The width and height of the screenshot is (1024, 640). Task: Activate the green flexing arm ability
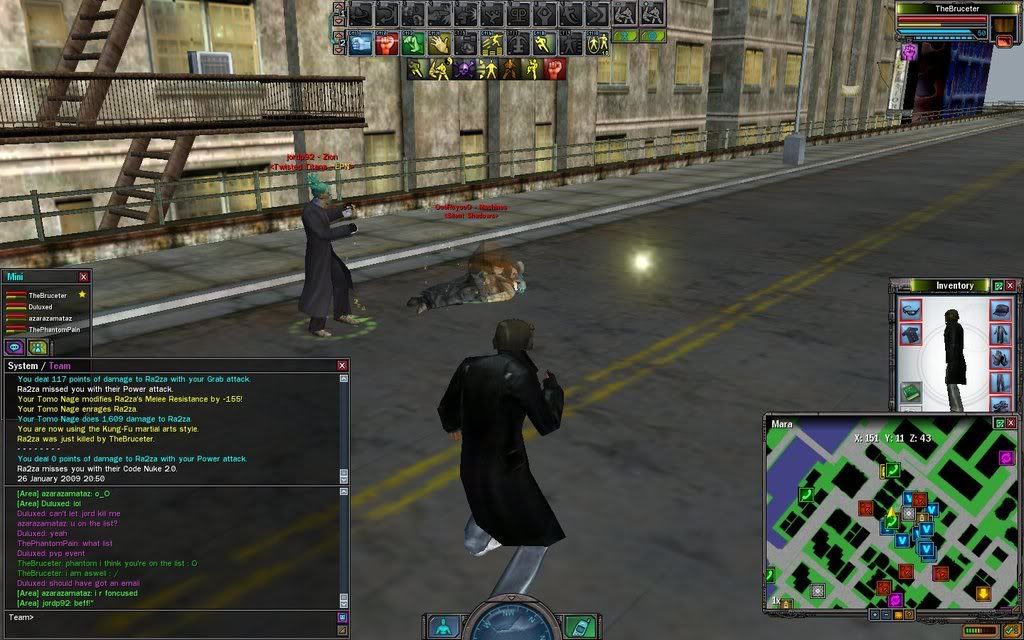413,44
